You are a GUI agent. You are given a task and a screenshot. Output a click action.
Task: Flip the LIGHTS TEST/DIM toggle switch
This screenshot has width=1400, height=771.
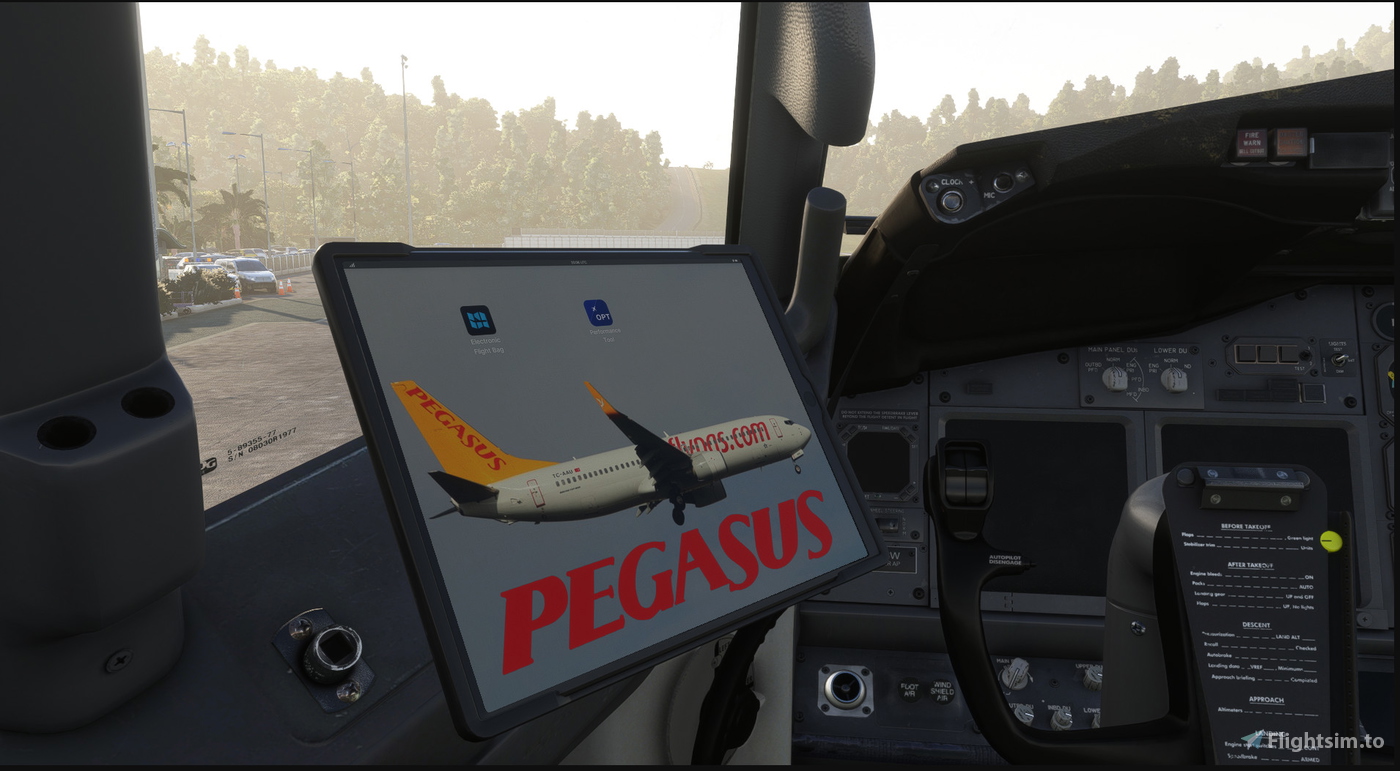(1340, 362)
